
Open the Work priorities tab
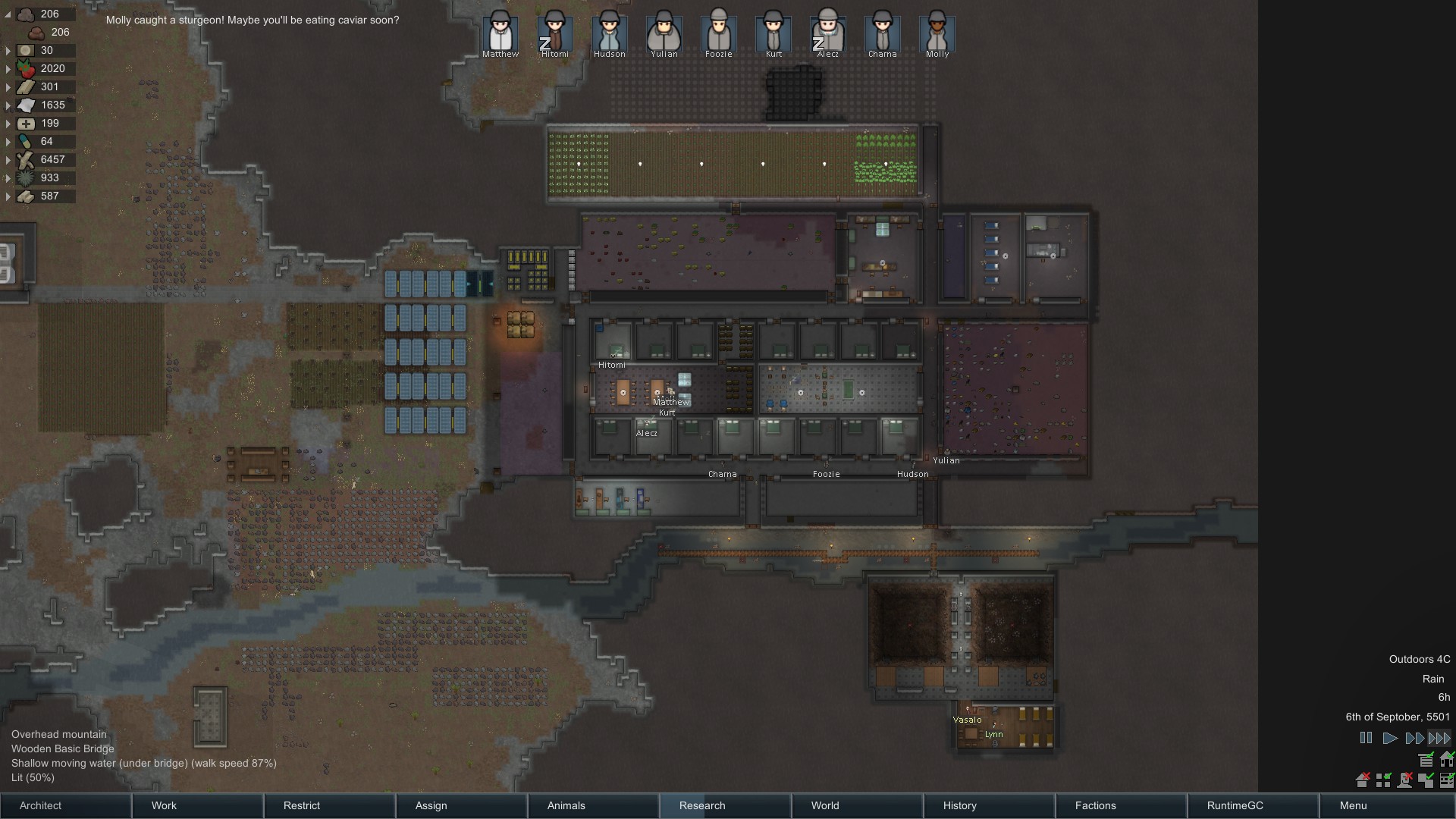click(x=197, y=805)
